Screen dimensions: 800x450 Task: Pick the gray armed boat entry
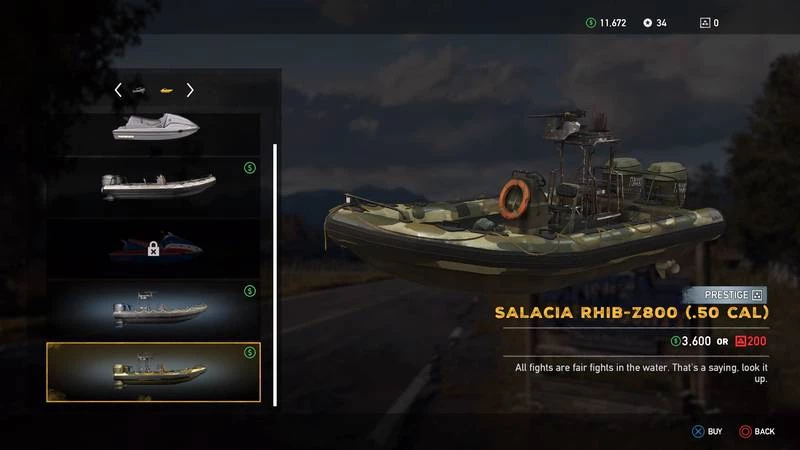tap(153, 310)
